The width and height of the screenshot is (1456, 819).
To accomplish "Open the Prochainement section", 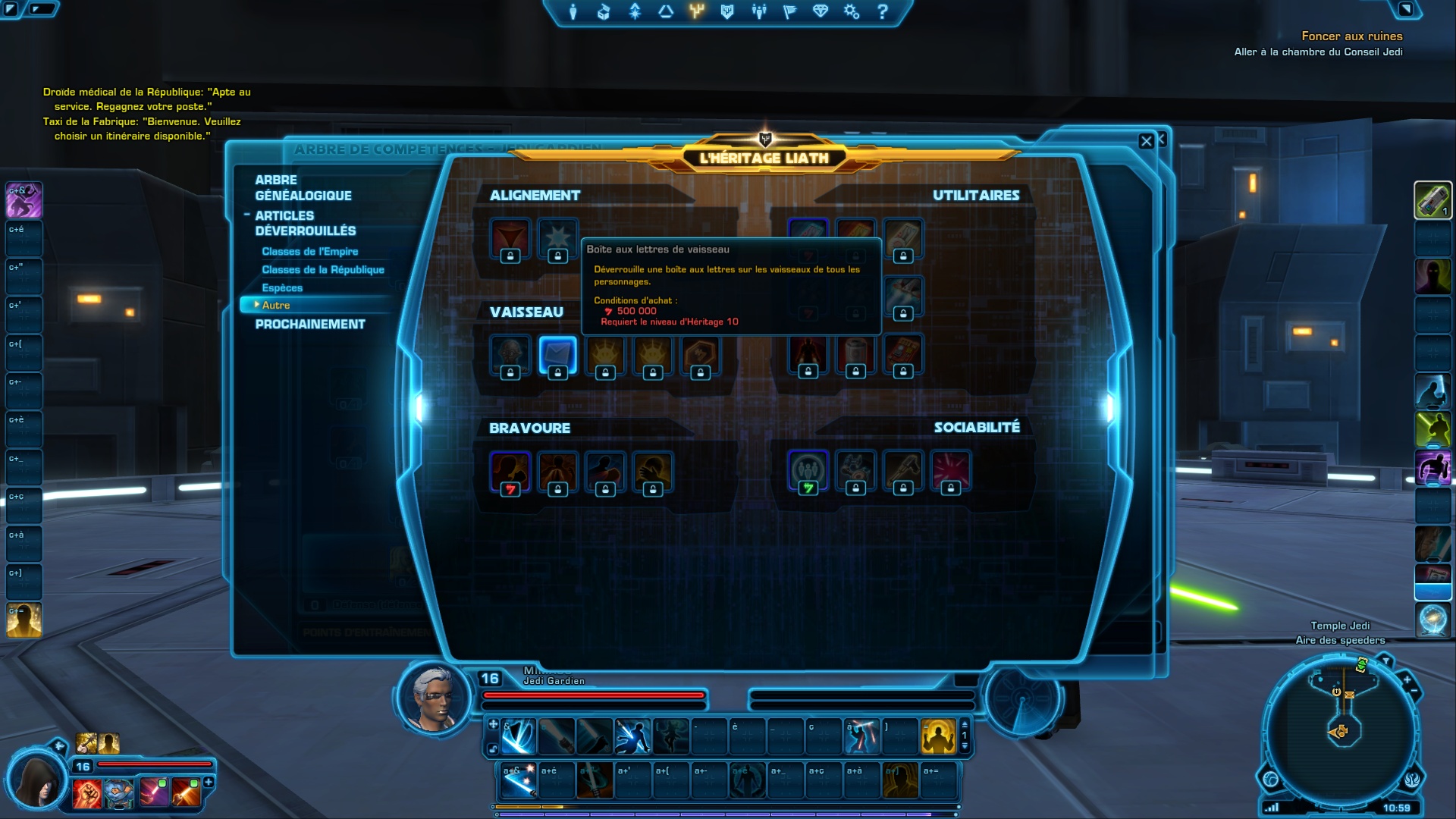I will (309, 324).
